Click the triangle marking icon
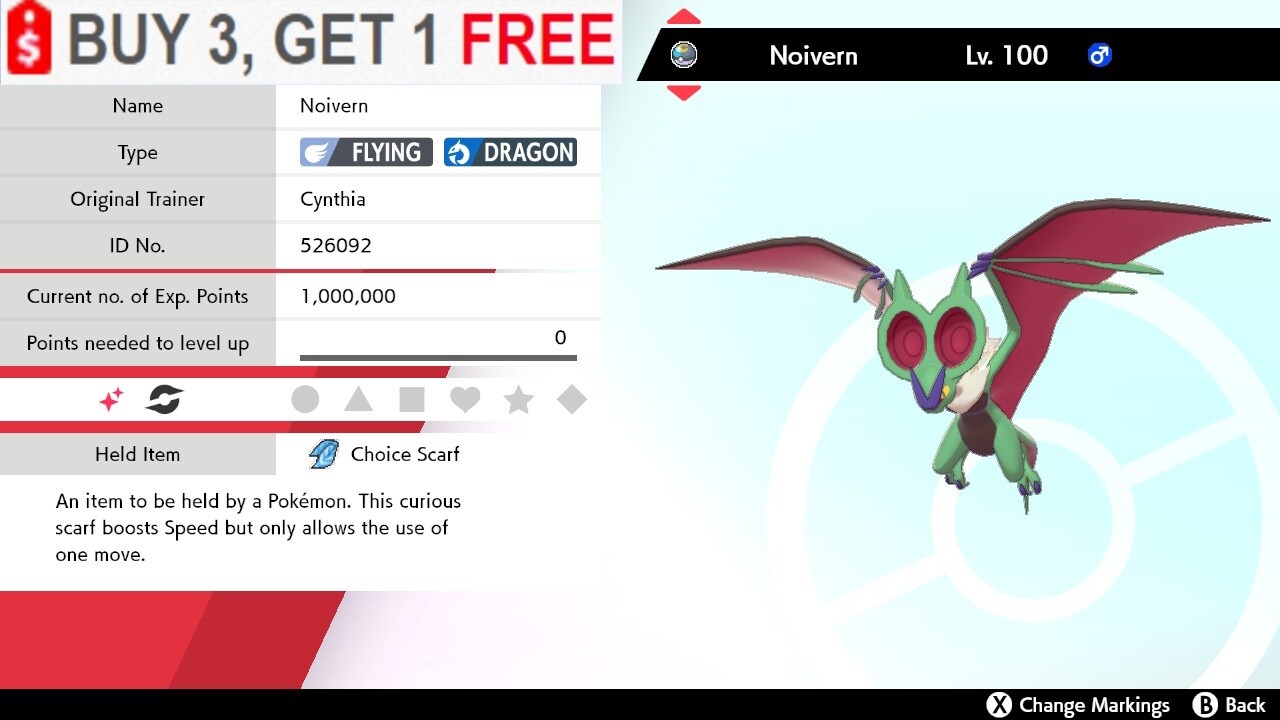Viewport: 1280px width, 720px height. click(x=359, y=399)
